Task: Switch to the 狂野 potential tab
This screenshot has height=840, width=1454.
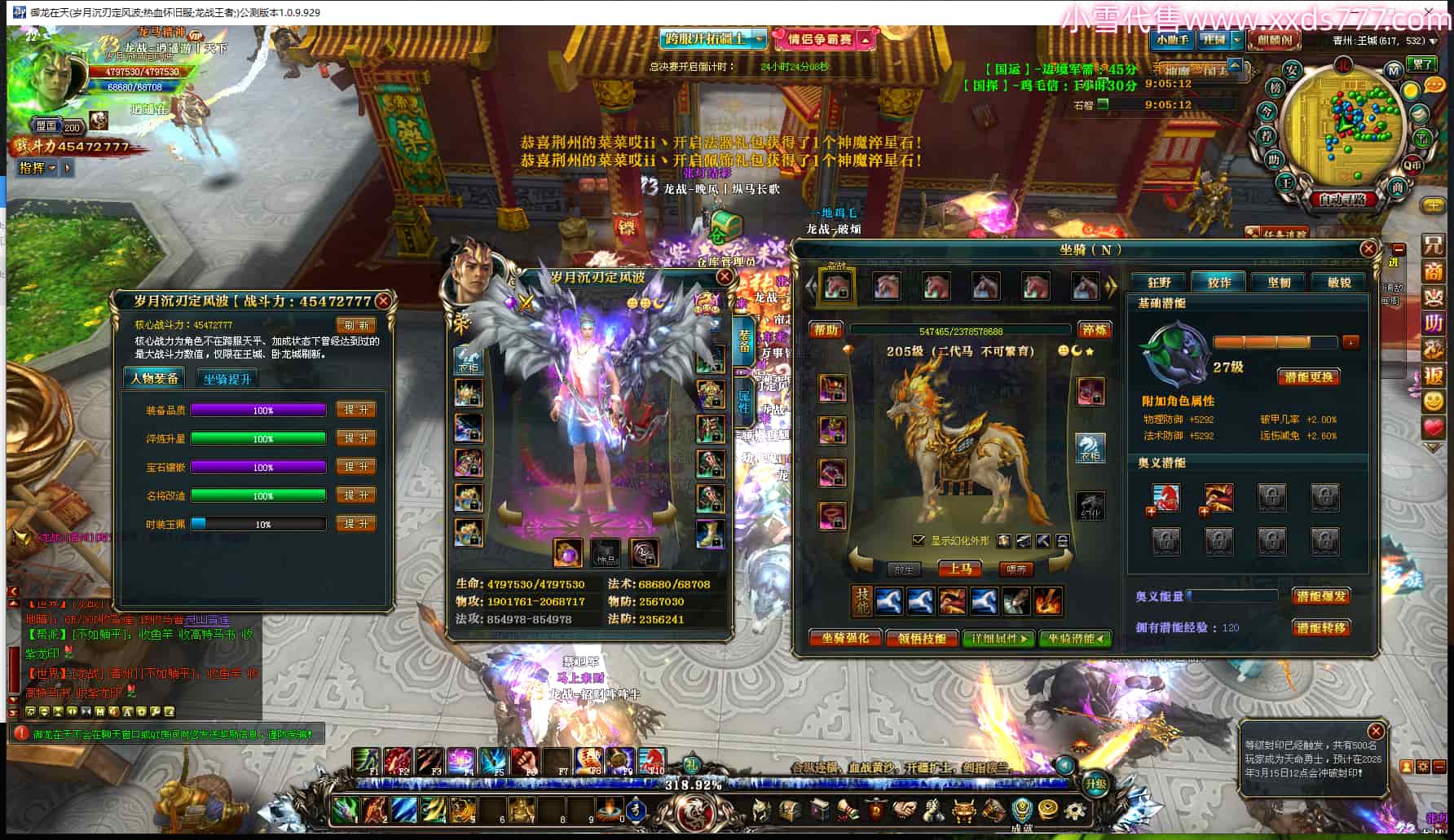Action: pyautogui.click(x=1159, y=283)
